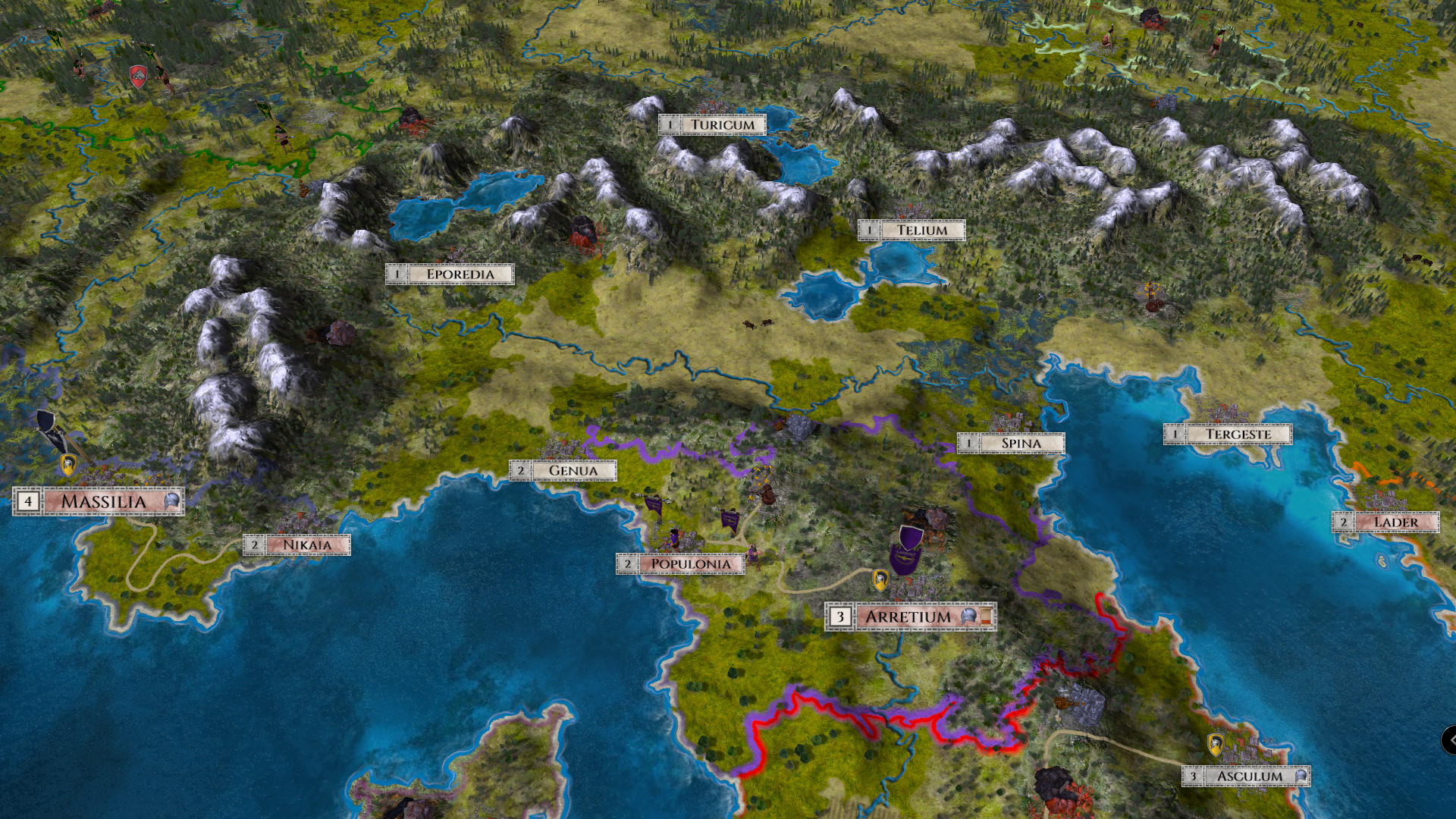
Task: Select the yellow helmet shield next to Arretium
Action: pos(881,581)
